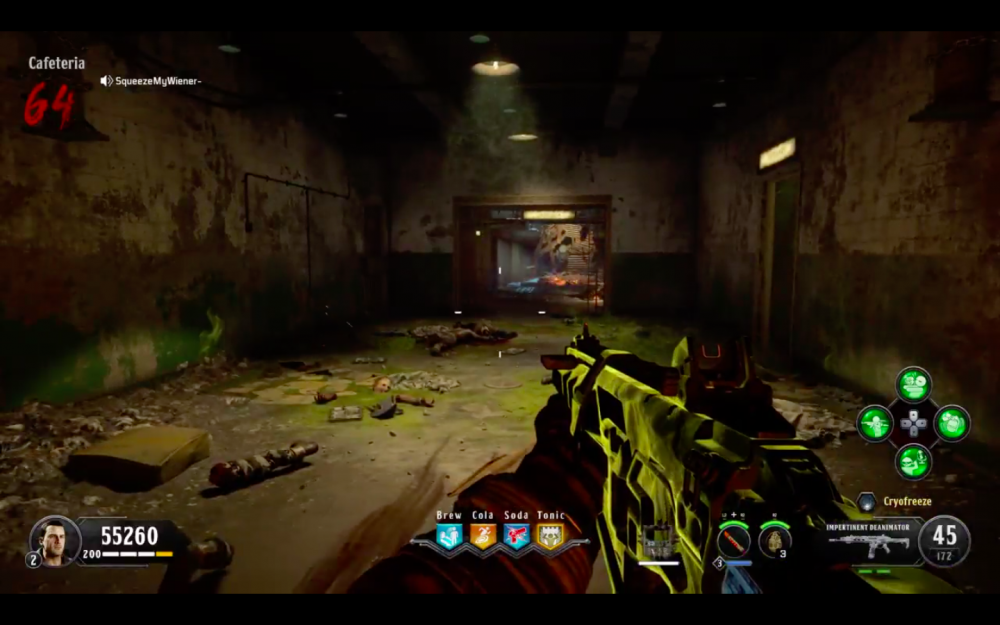Click the Cryofreeze ammo mod icon
1000x625 pixels.
866,502
